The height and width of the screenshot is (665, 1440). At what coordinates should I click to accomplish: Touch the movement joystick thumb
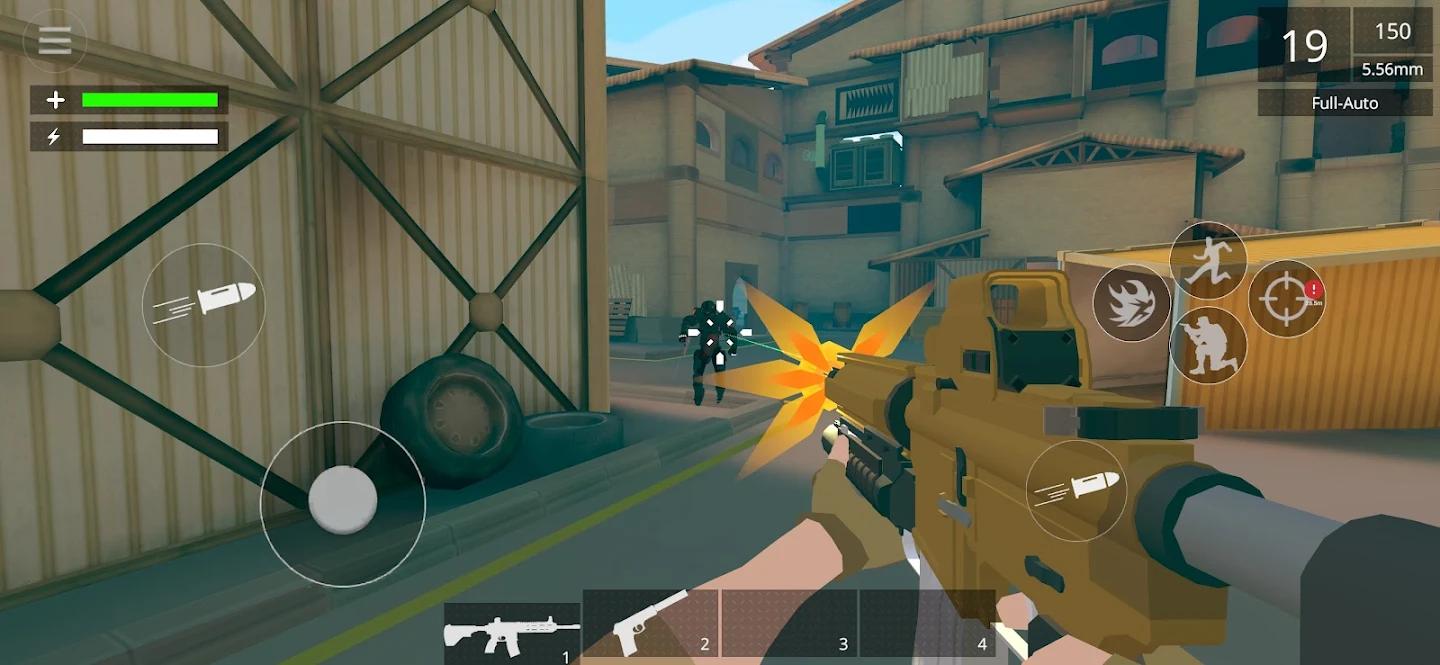[x=342, y=499]
